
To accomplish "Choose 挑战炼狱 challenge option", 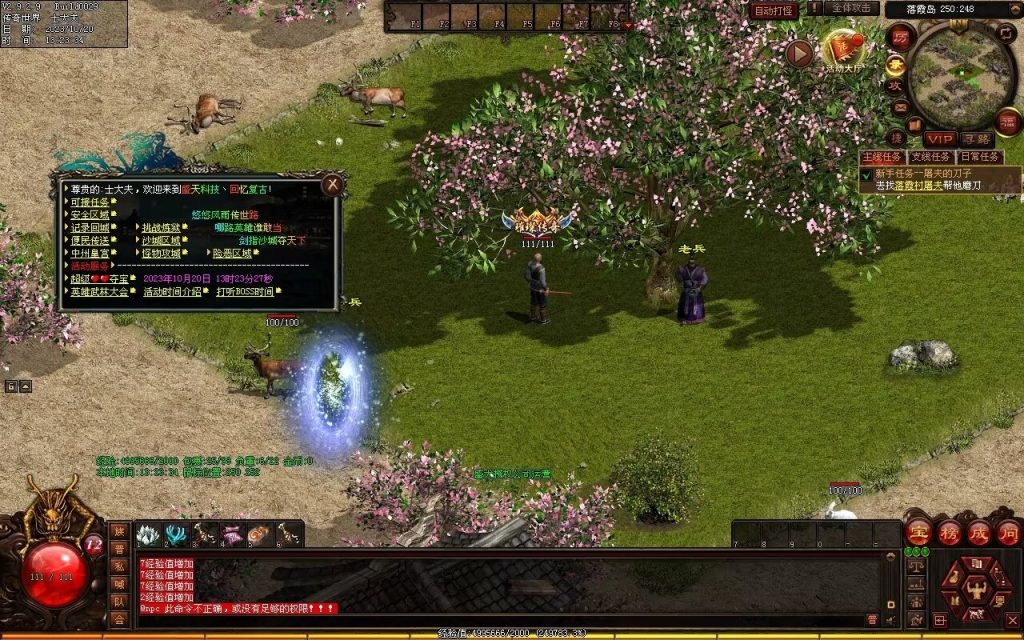I will pos(161,228).
